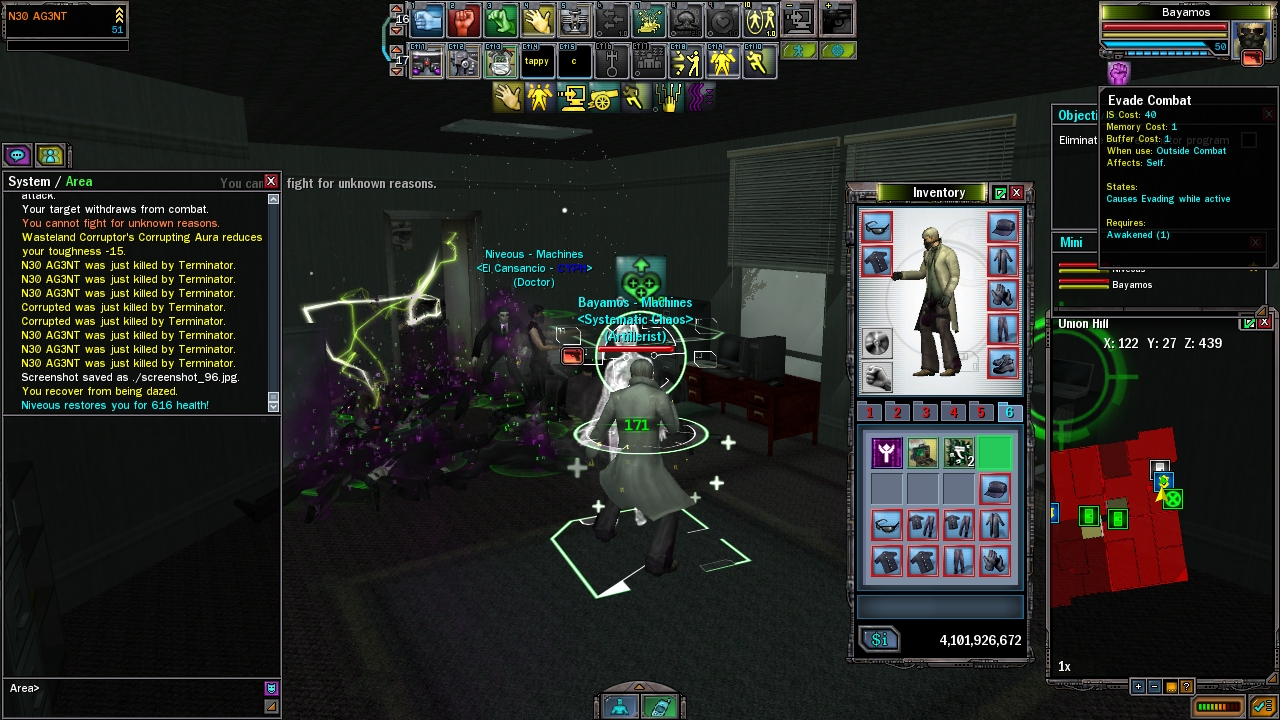This screenshot has height=720, width=1280.
Task: Trigger the green grabbing hand ability
Action: (x=501, y=20)
